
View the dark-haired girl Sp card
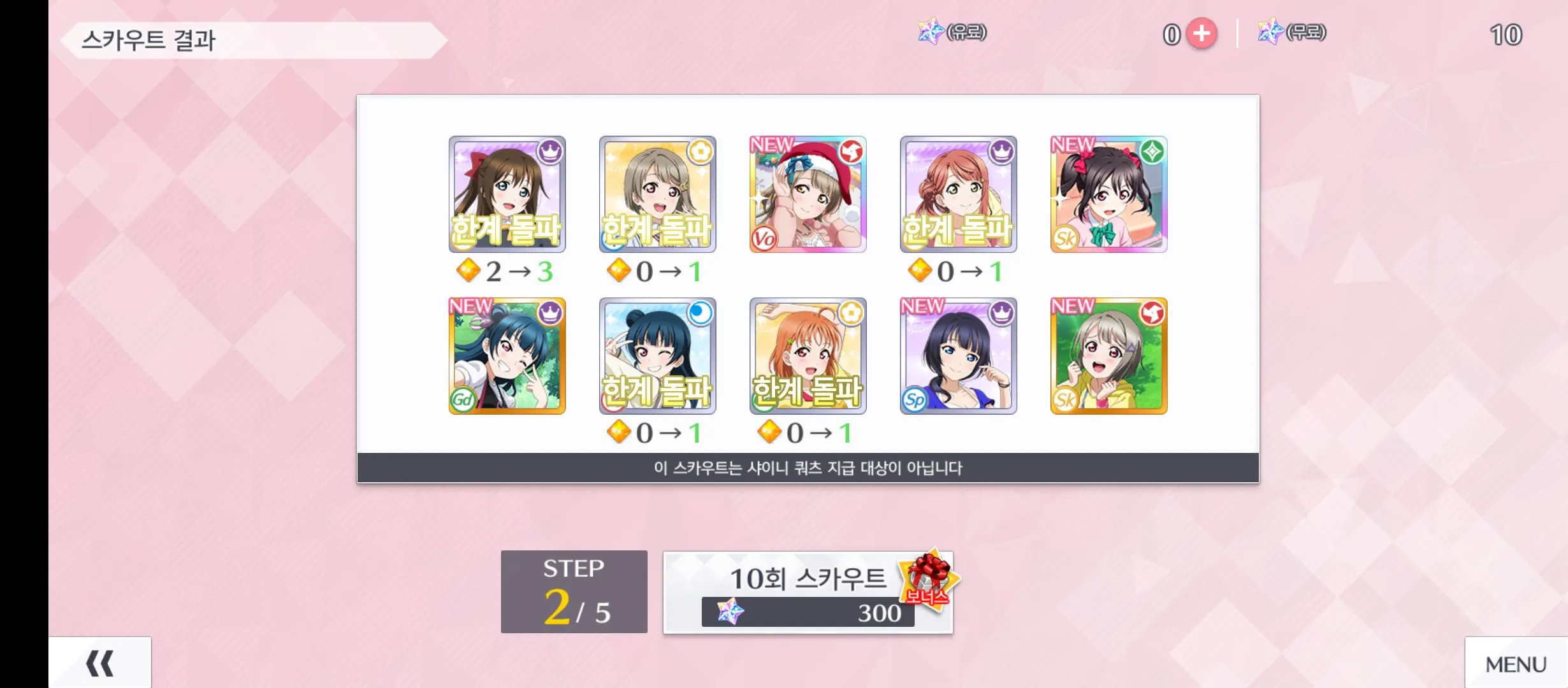[958, 355]
